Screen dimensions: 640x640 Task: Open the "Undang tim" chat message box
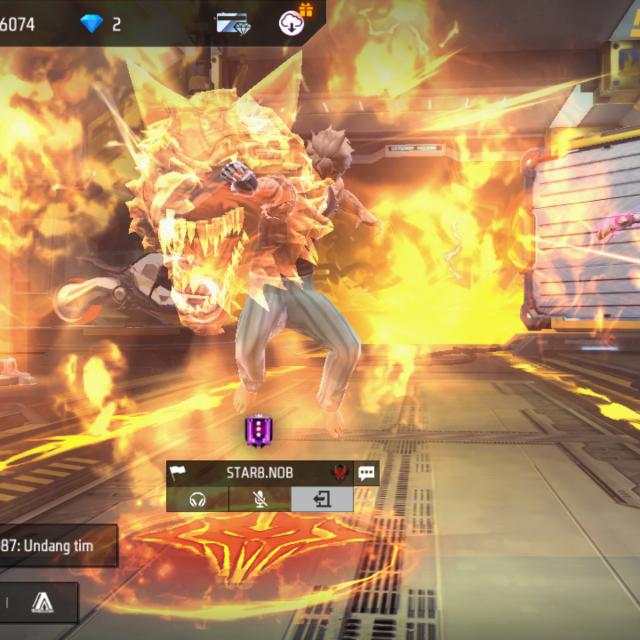[58, 546]
